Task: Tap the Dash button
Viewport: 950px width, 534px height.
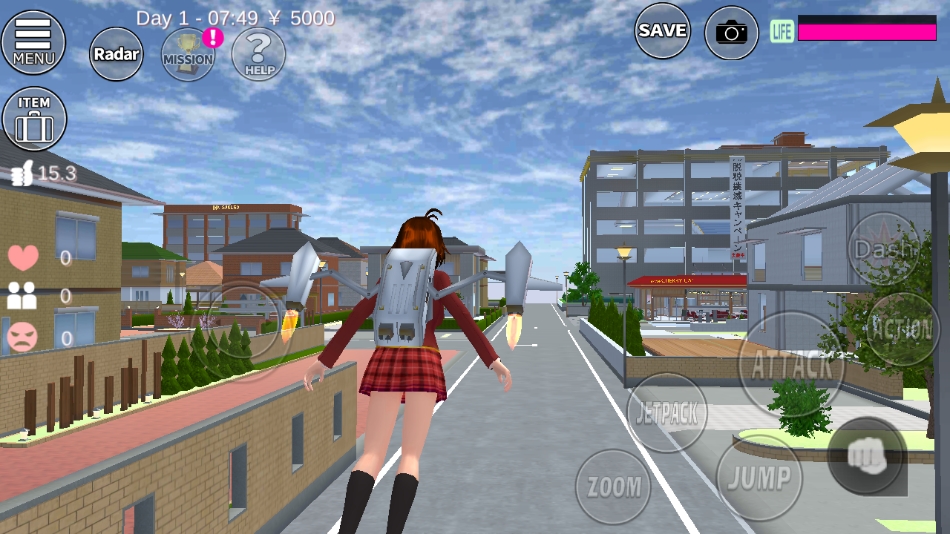Action: coord(884,248)
